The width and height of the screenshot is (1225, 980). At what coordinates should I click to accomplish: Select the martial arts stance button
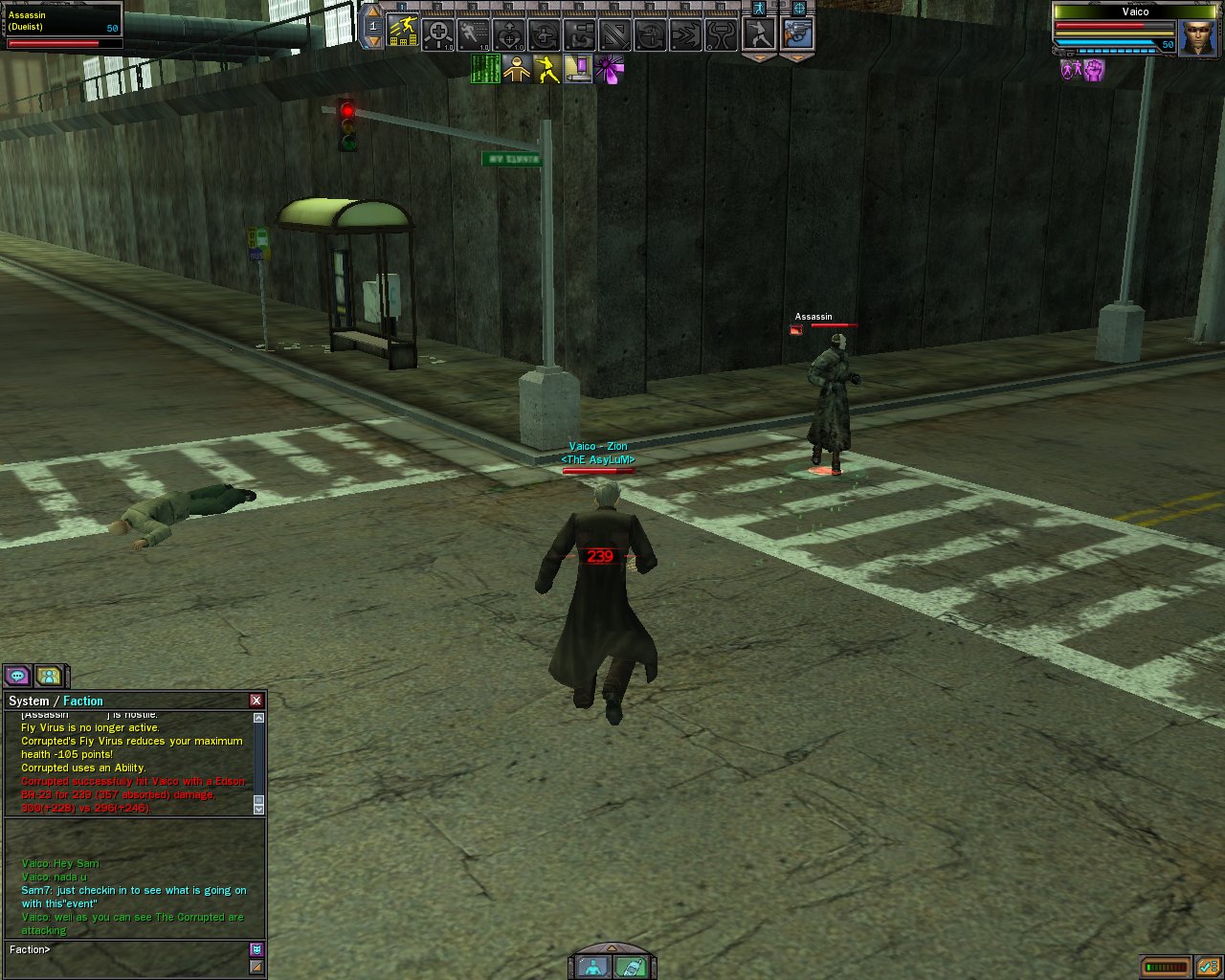pos(759,34)
